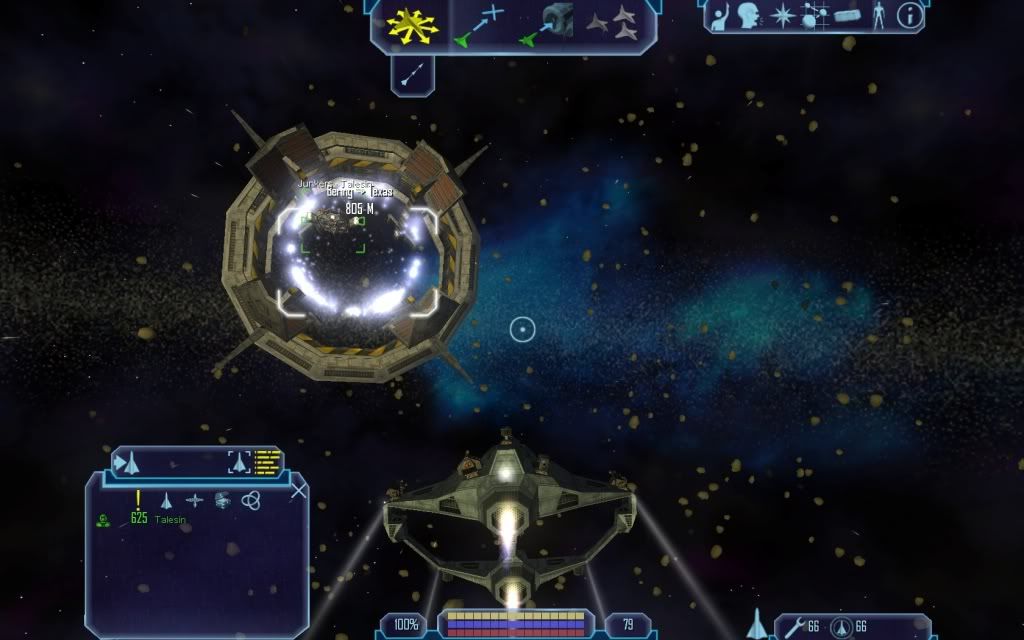Open the head-profile chat icon

[748, 15]
